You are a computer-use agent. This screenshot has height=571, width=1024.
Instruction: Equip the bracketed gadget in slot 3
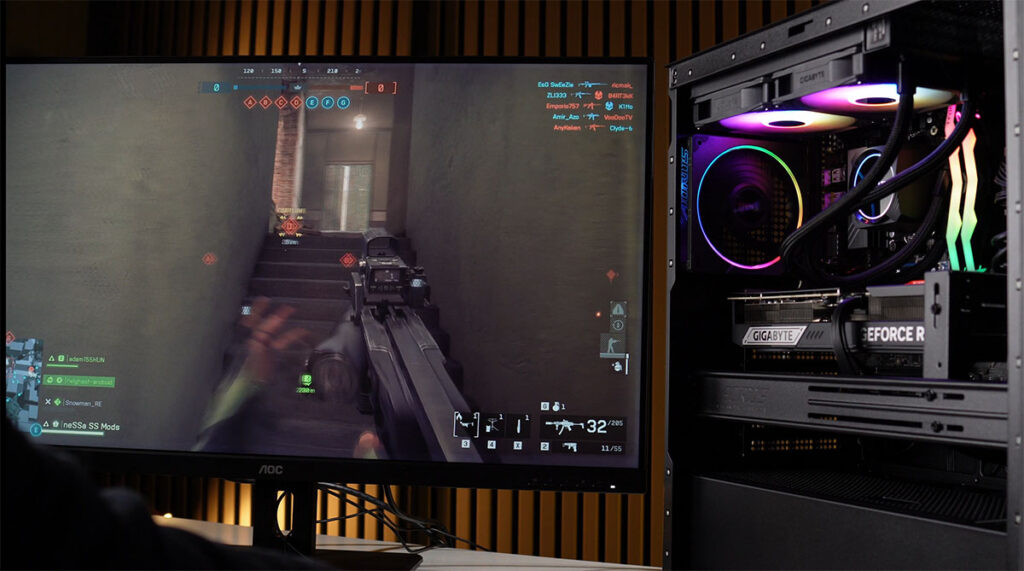pyautogui.click(x=466, y=424)
